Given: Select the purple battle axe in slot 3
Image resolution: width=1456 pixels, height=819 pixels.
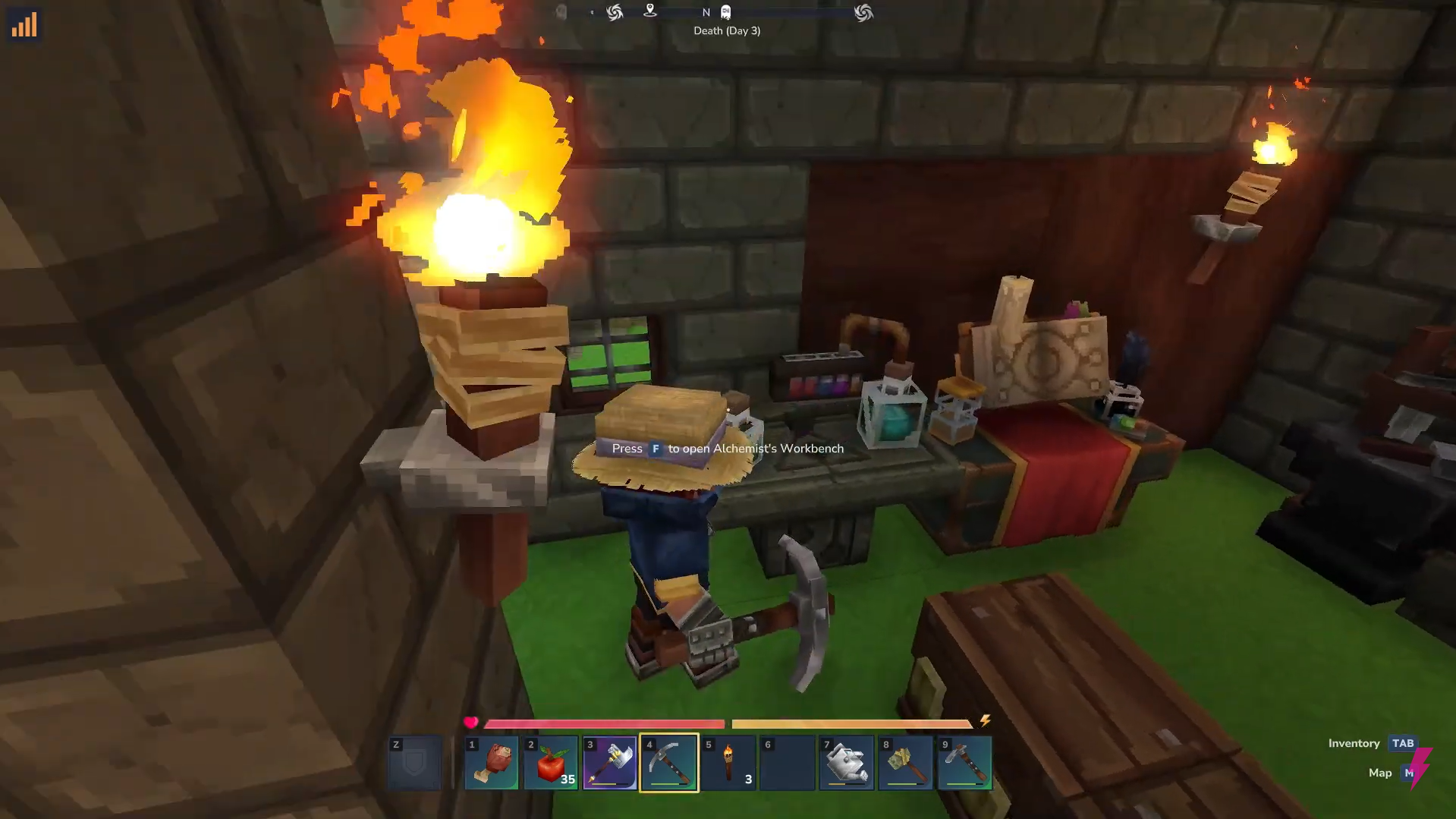Looking at the screenshot, I should 609,762.
